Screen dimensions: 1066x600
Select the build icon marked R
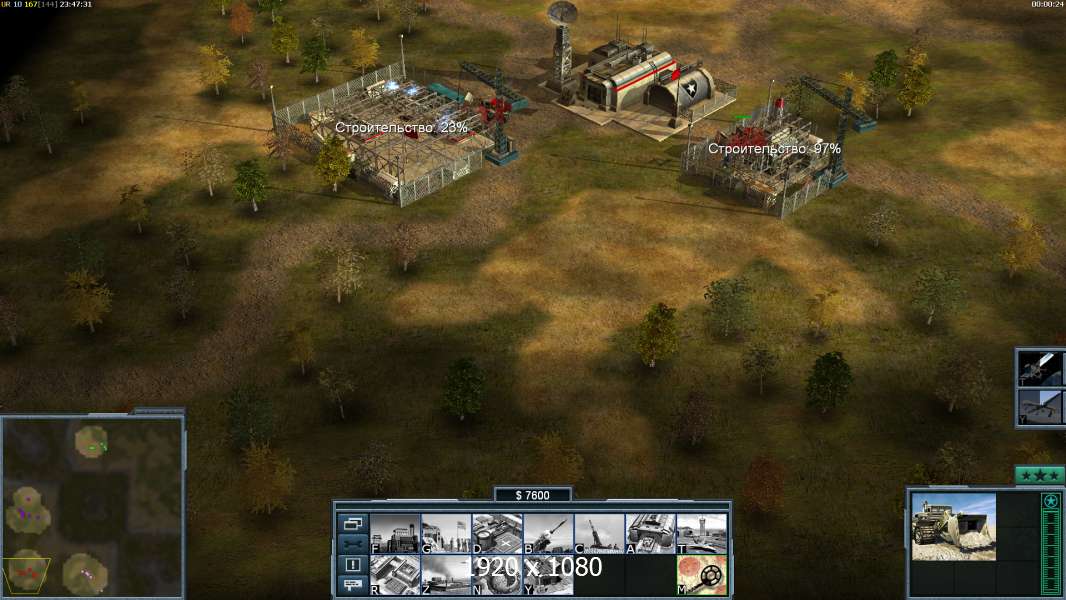[x=395, y=575]
